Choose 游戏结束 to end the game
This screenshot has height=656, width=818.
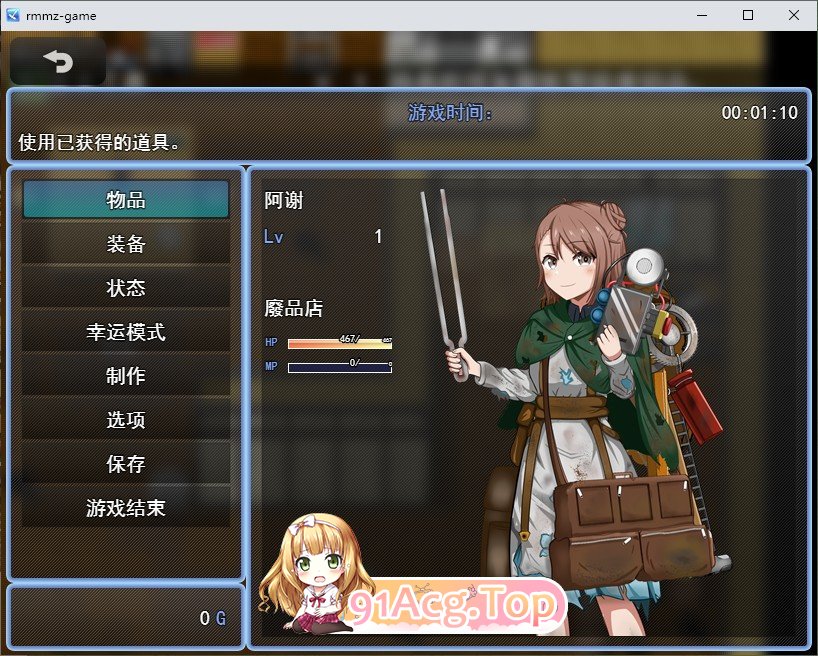126,508
